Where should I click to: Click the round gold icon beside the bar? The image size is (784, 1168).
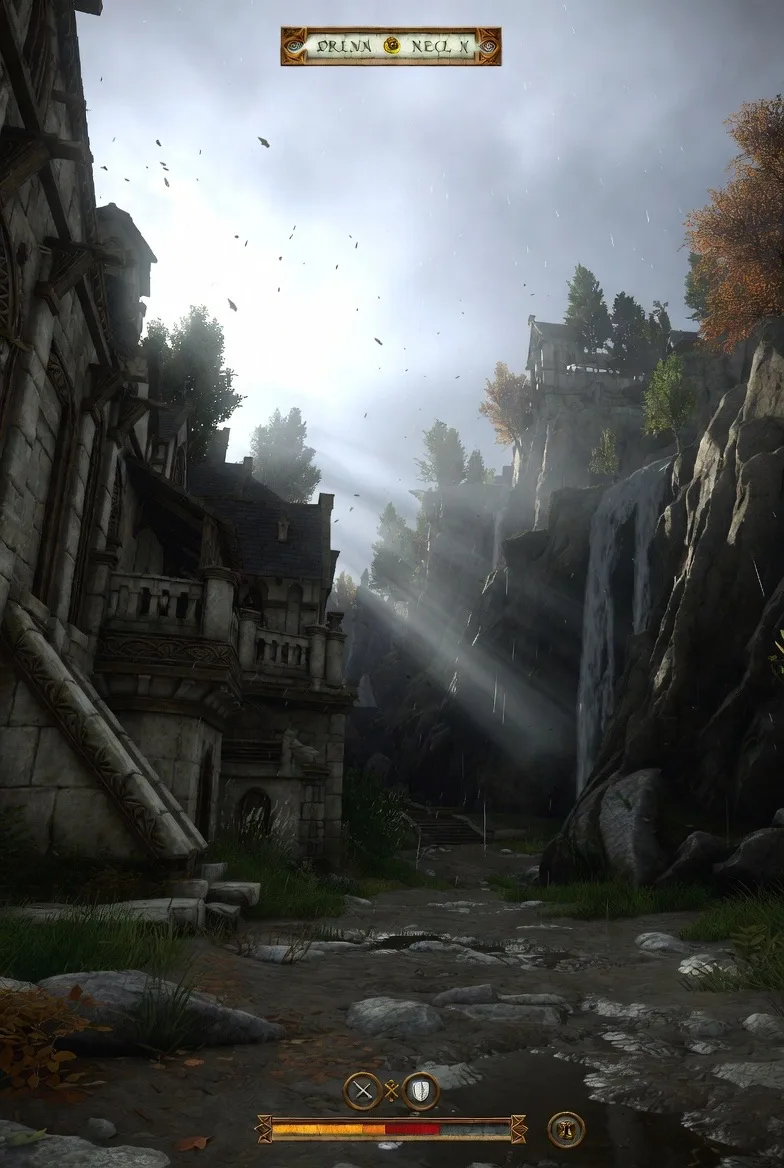(566, 1130)
